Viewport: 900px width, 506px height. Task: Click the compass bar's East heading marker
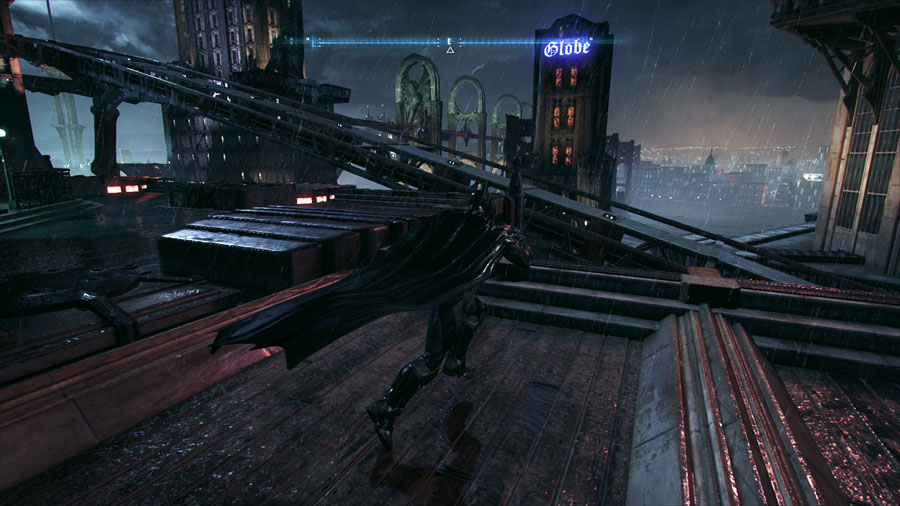tap(450, 41)
